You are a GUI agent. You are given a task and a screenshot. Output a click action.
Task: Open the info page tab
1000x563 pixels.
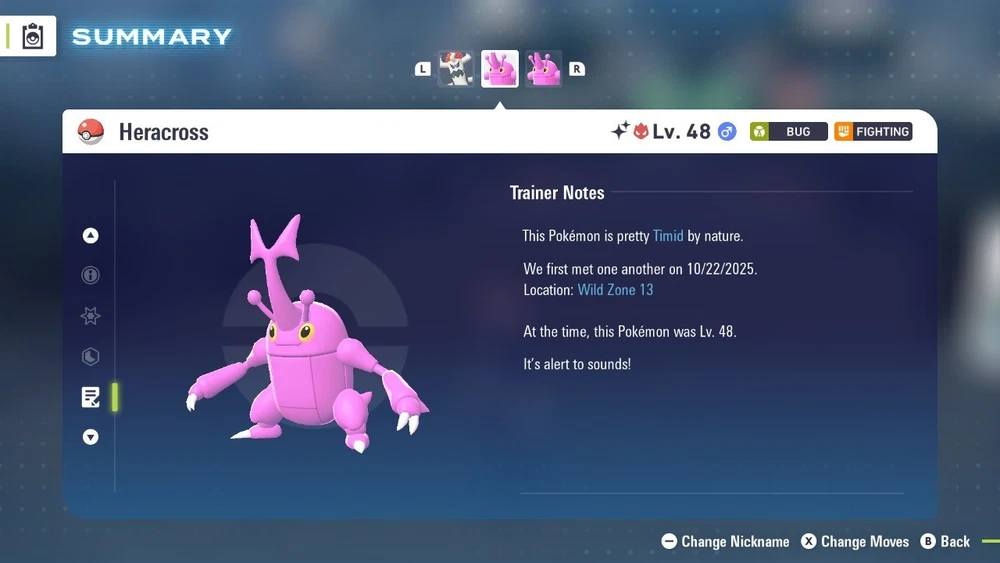[x=91, y=275]
